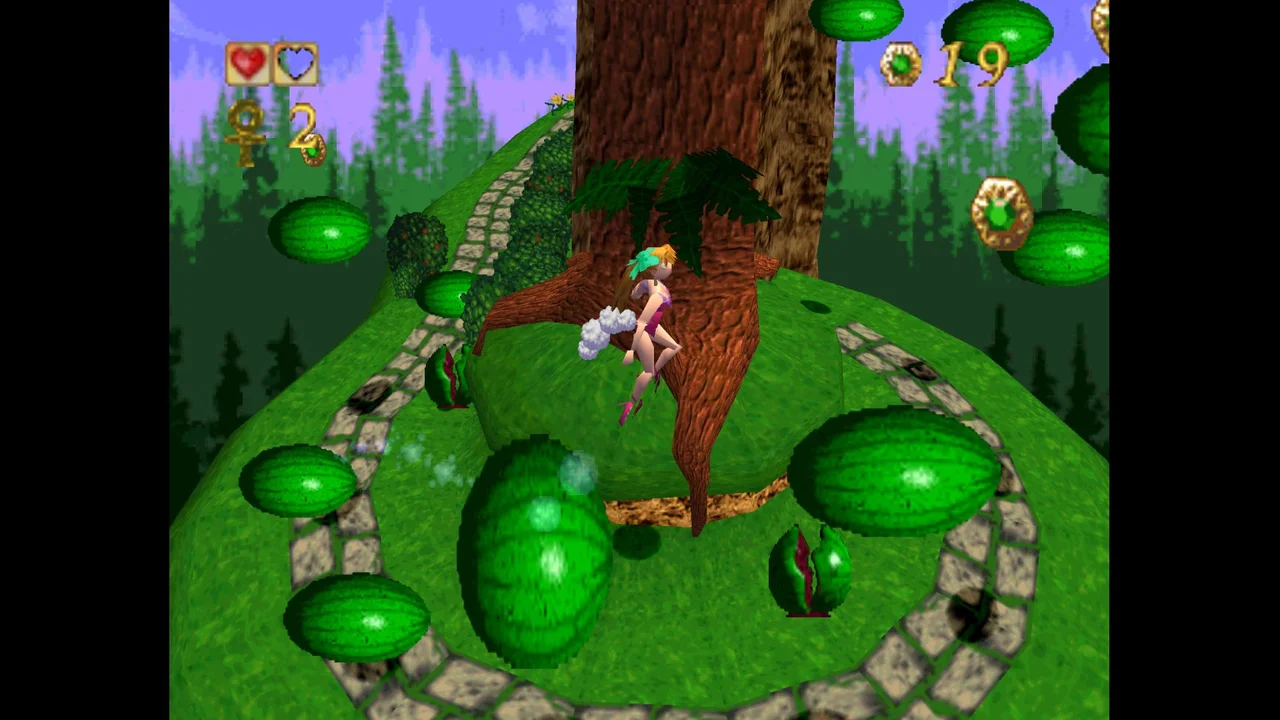Select the golden ankh life counter icon
The height and width of the screenshot is (720, 1280).
point(247,130)
